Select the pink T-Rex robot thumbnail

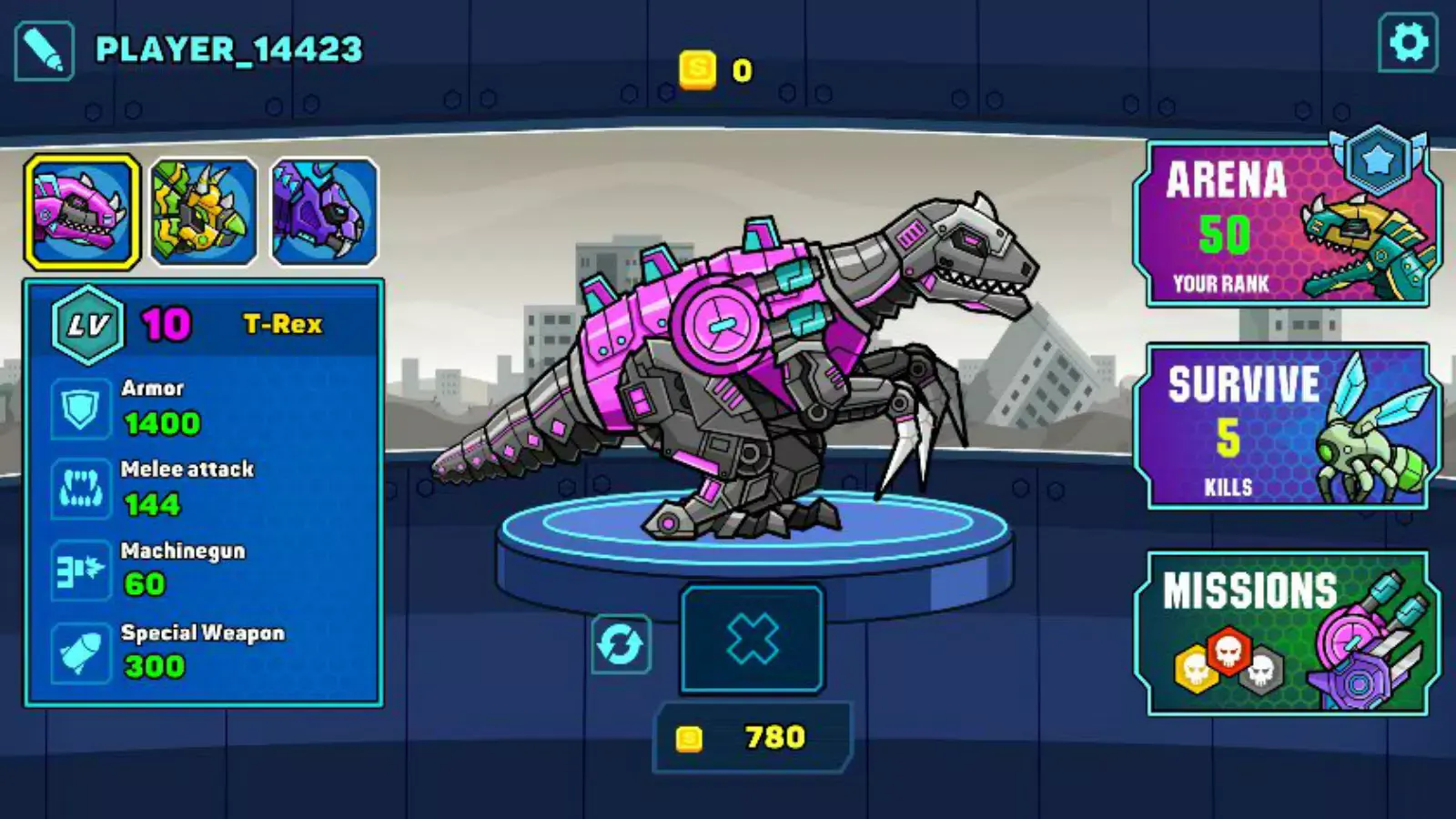[82, 212]
